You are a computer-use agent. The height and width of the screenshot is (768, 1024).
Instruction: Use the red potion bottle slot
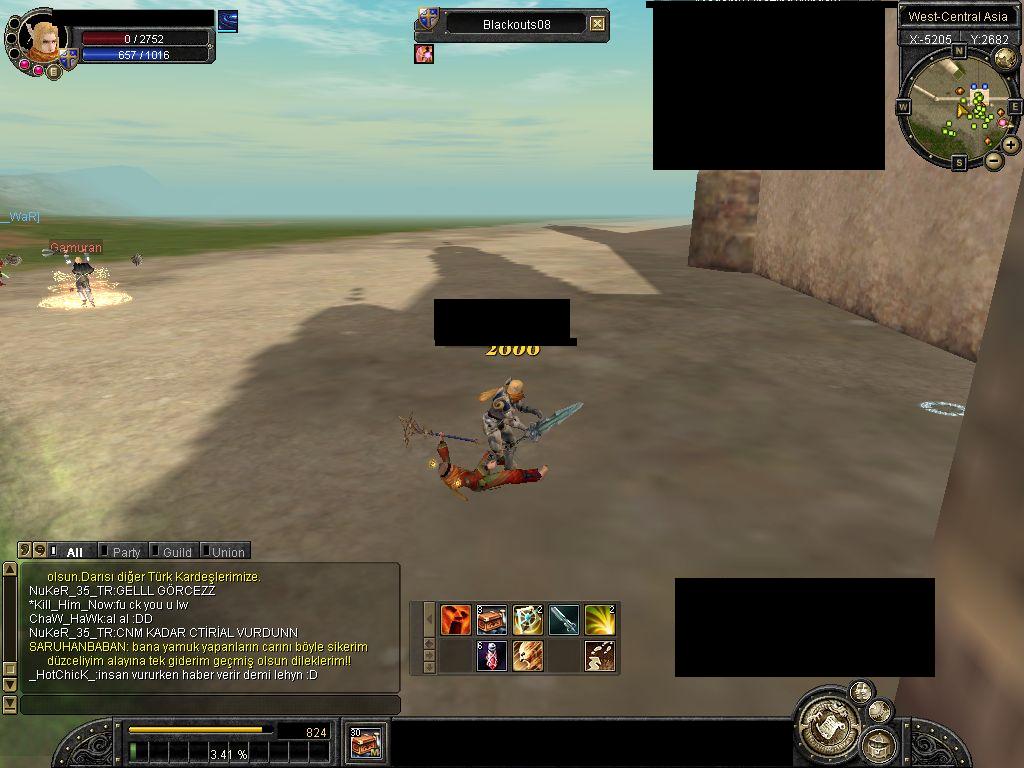click(491, 656)
